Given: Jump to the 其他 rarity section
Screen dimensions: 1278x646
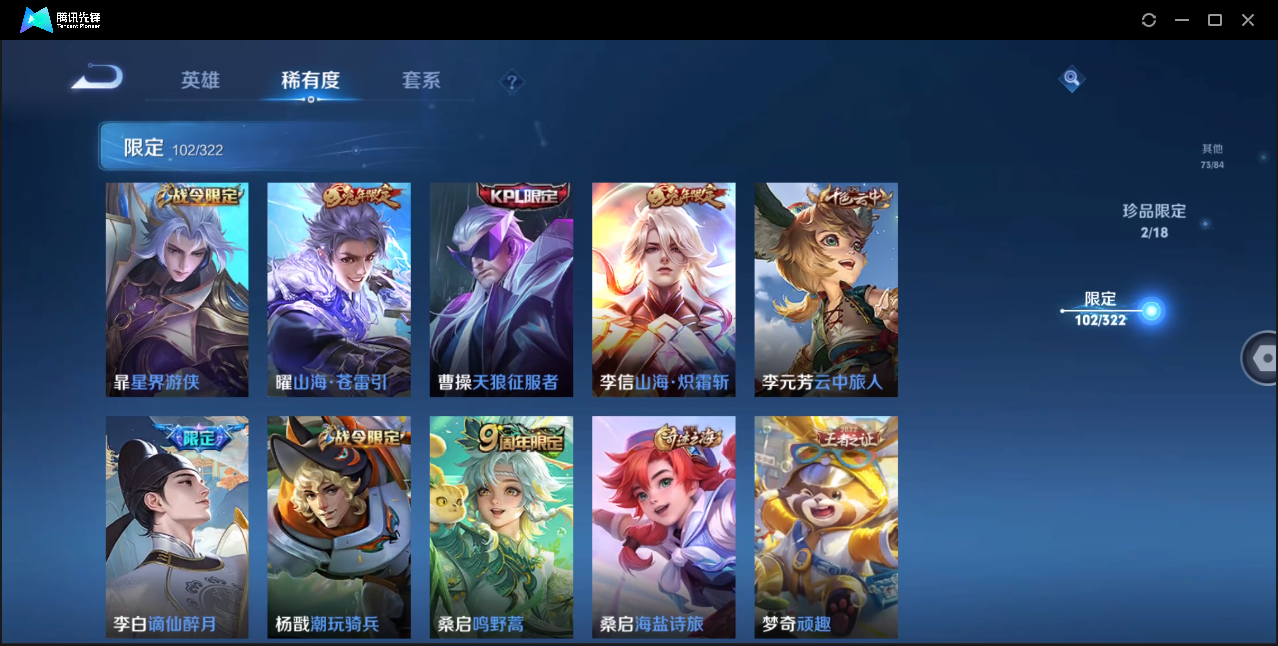Looking at the screenshot, I should 1212,156.
